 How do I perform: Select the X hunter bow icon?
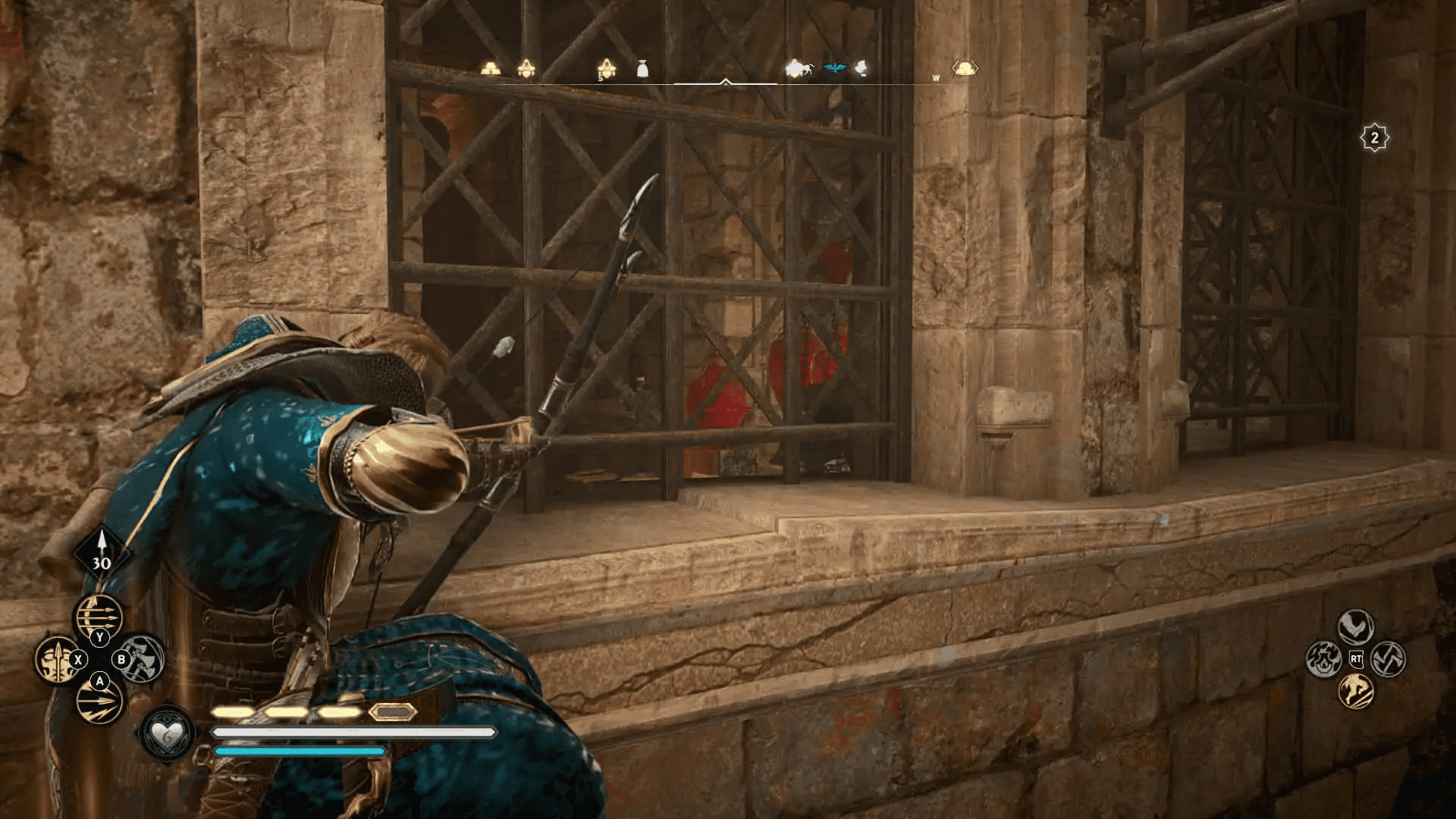point(58,660)
